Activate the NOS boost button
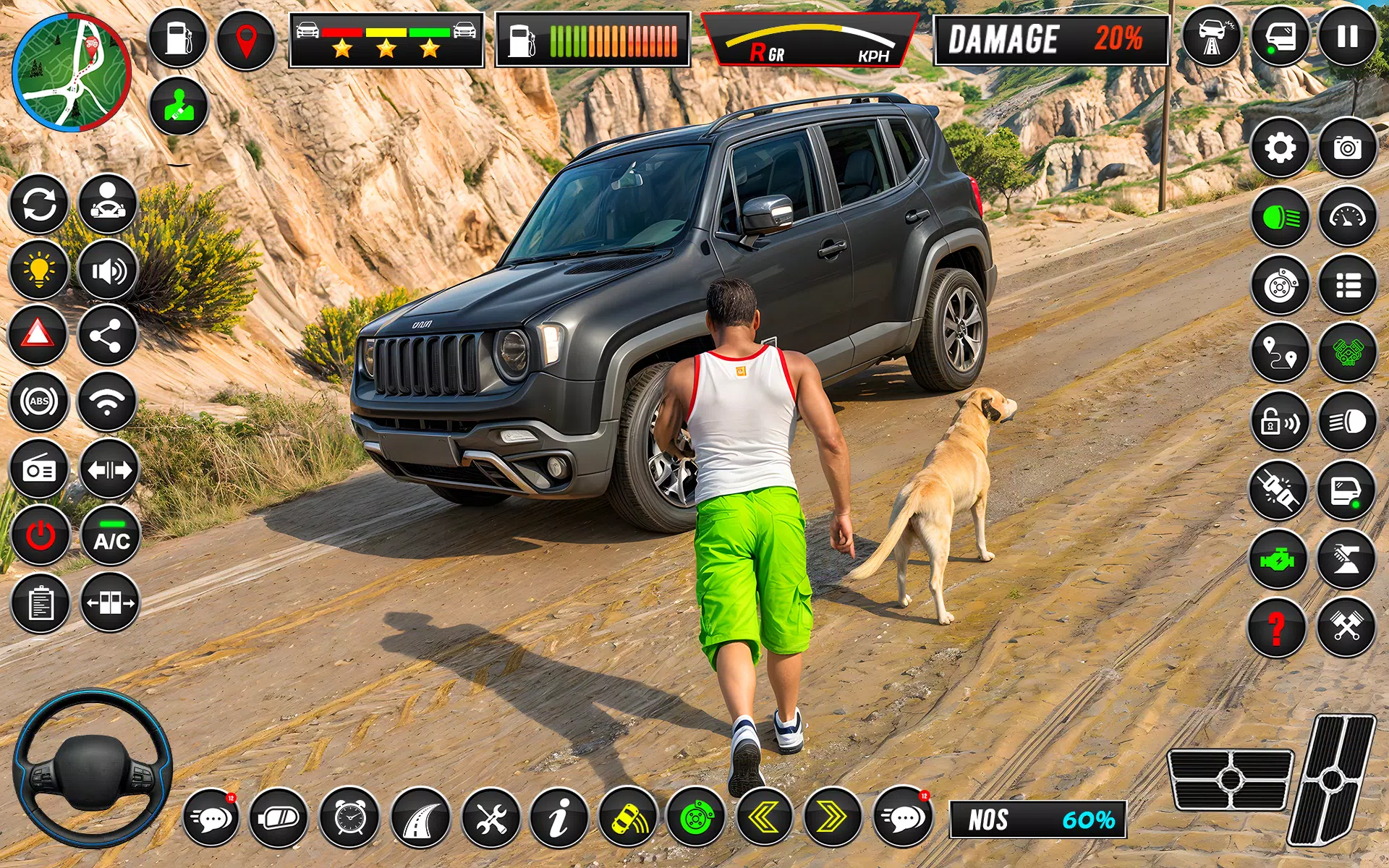This screenshot has width=1389, height=868. (x=1037, y=820)
